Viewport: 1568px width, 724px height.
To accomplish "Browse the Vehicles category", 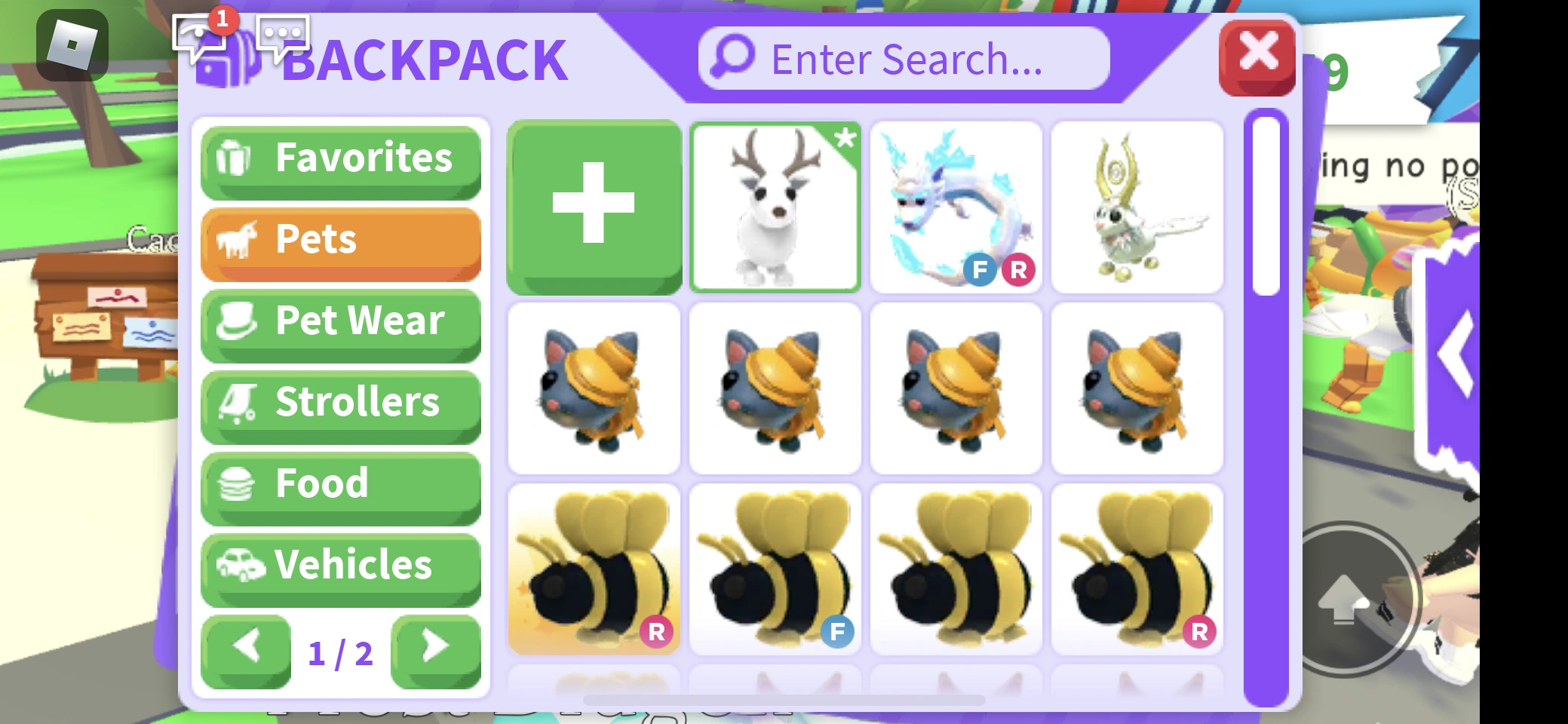I will (x=339, y=565).
